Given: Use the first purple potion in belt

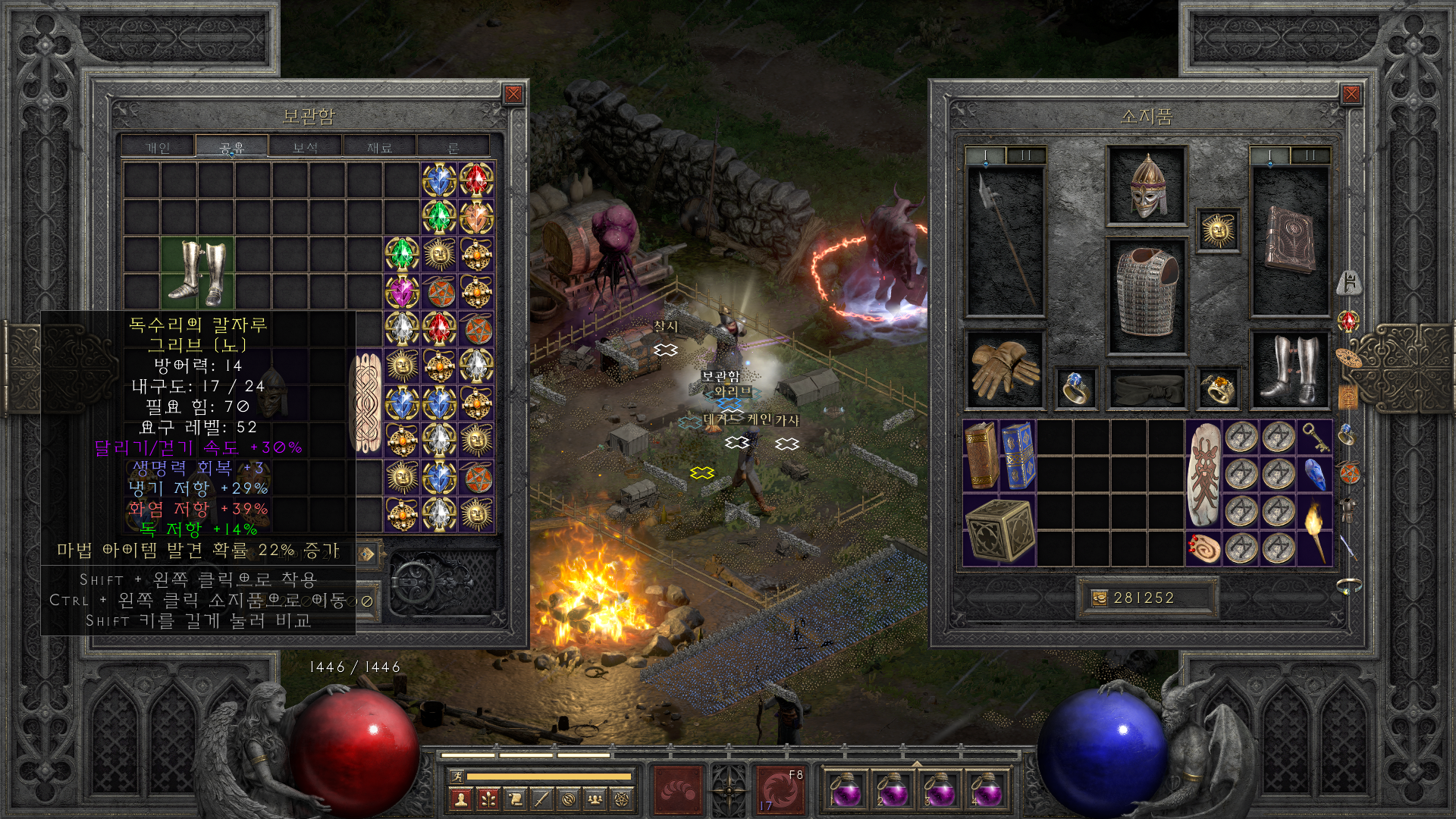Looking at the screenshot, I should (845, 791).
